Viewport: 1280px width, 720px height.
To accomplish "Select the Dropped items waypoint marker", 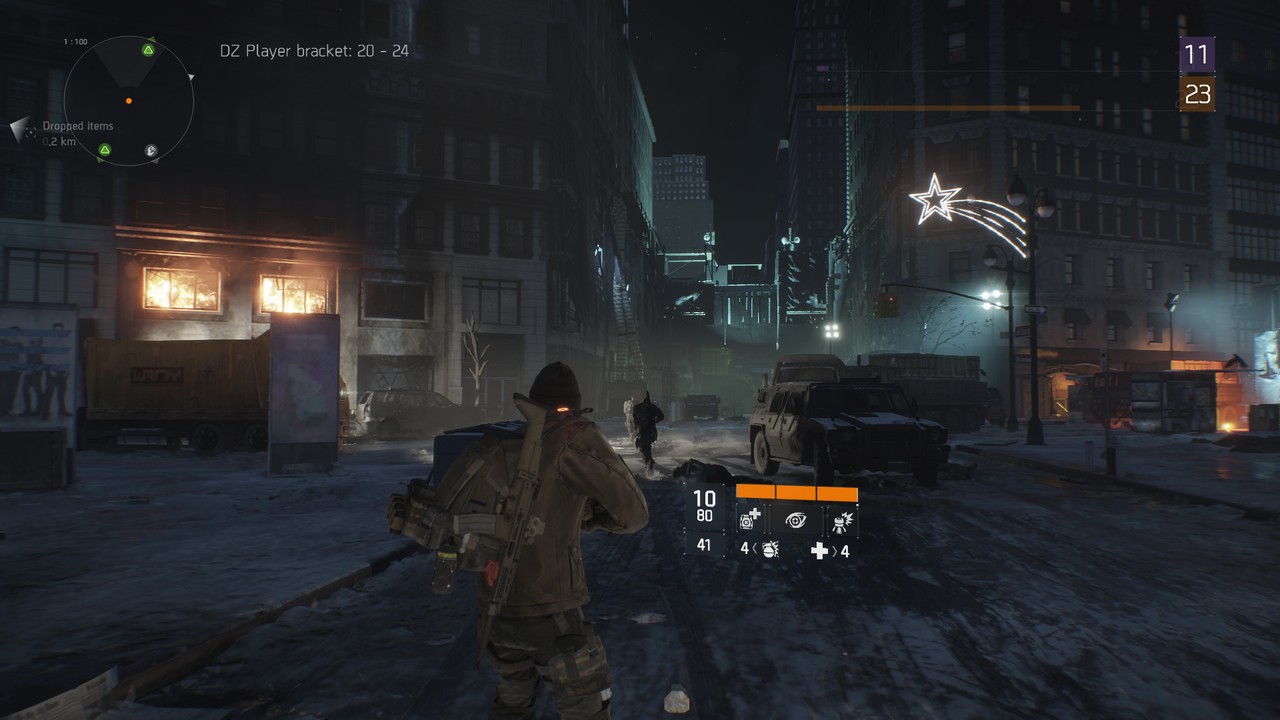I will (x=22, y=129).
